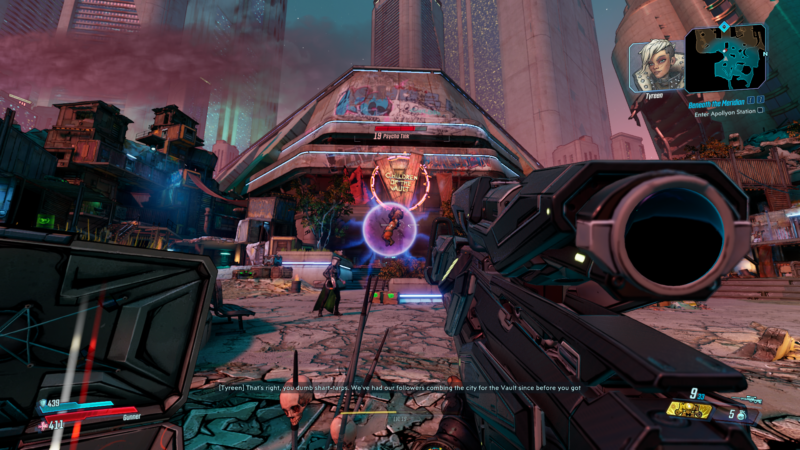Click the compass diamond marker above the minimap
Viewport: 800px width, 450px height.
[x=725, y=26]
